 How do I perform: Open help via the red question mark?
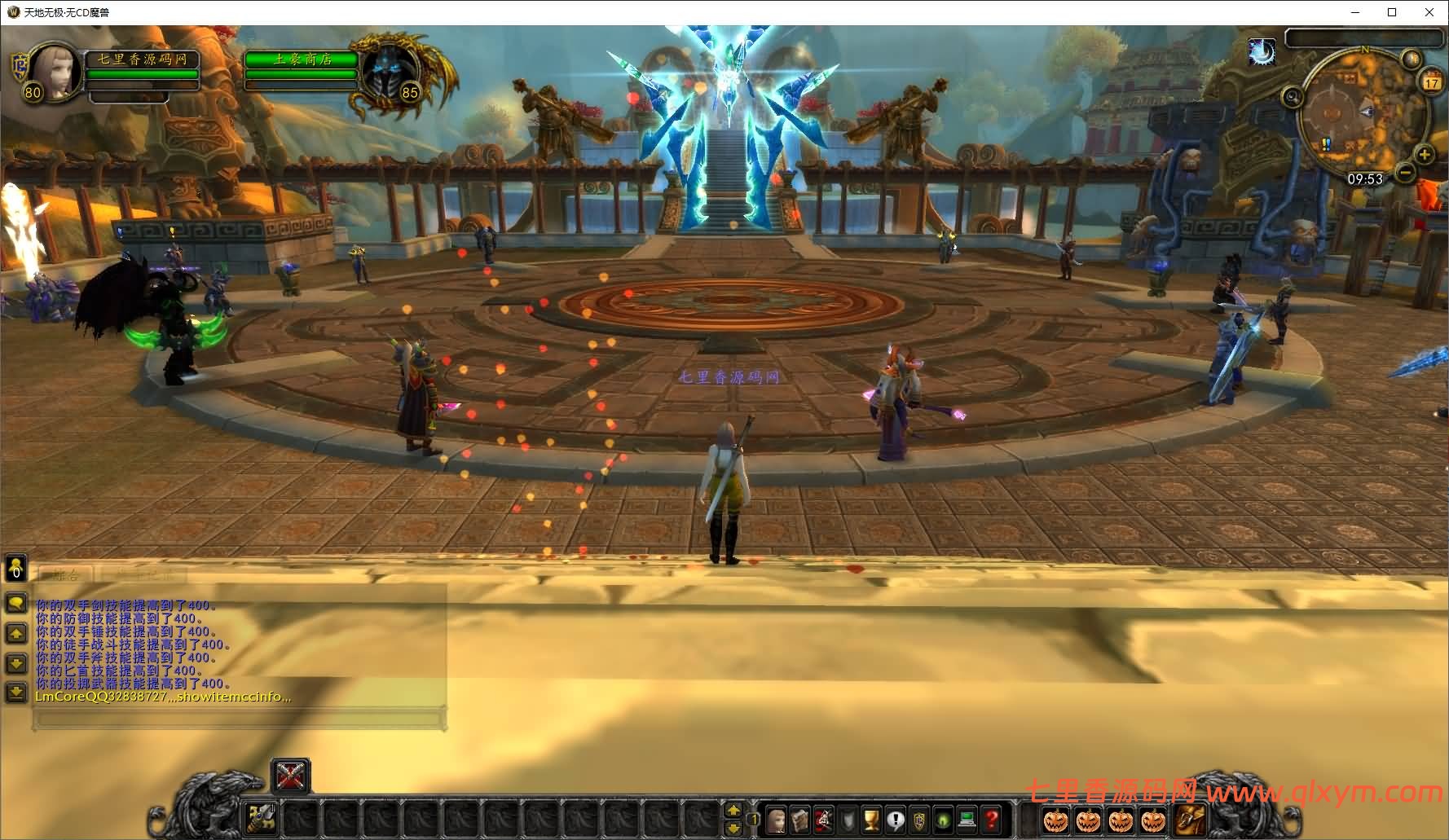991,818
